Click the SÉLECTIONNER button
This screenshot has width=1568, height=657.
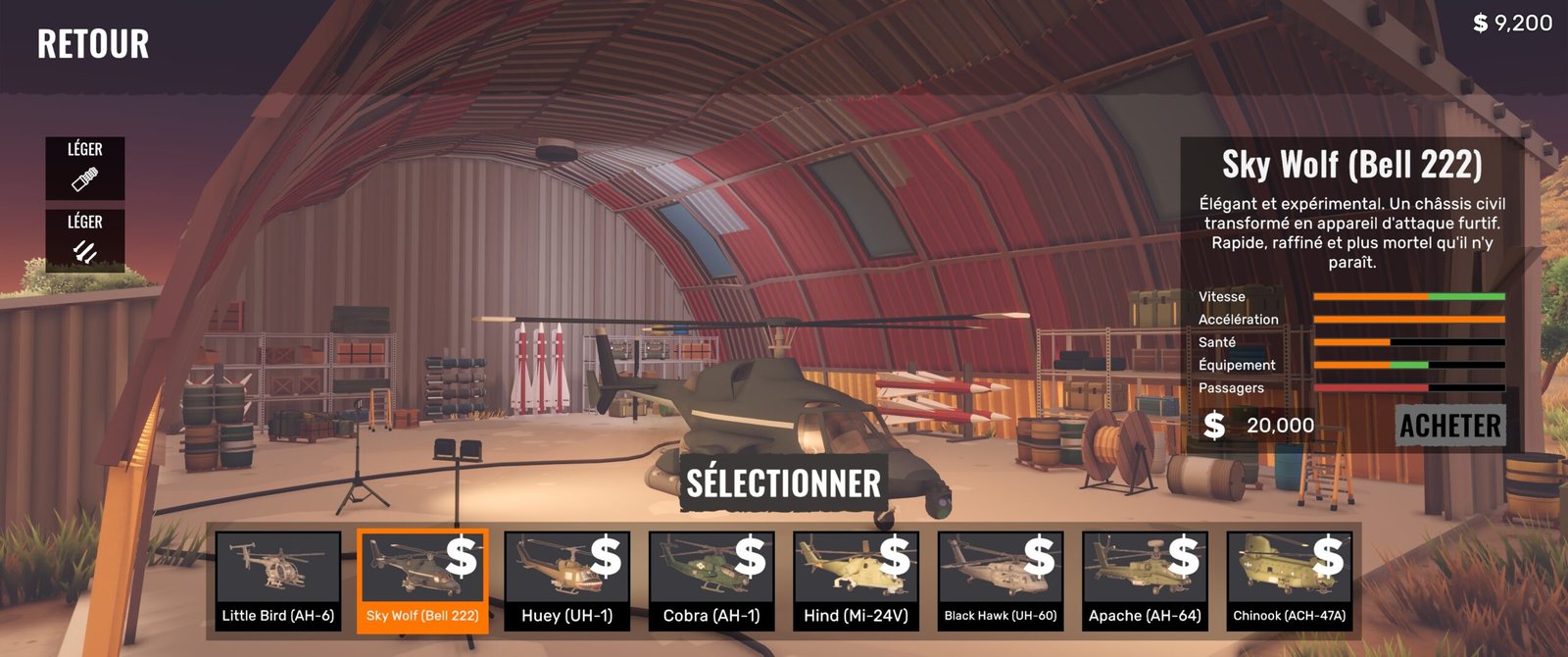click(x=783, y=483)
